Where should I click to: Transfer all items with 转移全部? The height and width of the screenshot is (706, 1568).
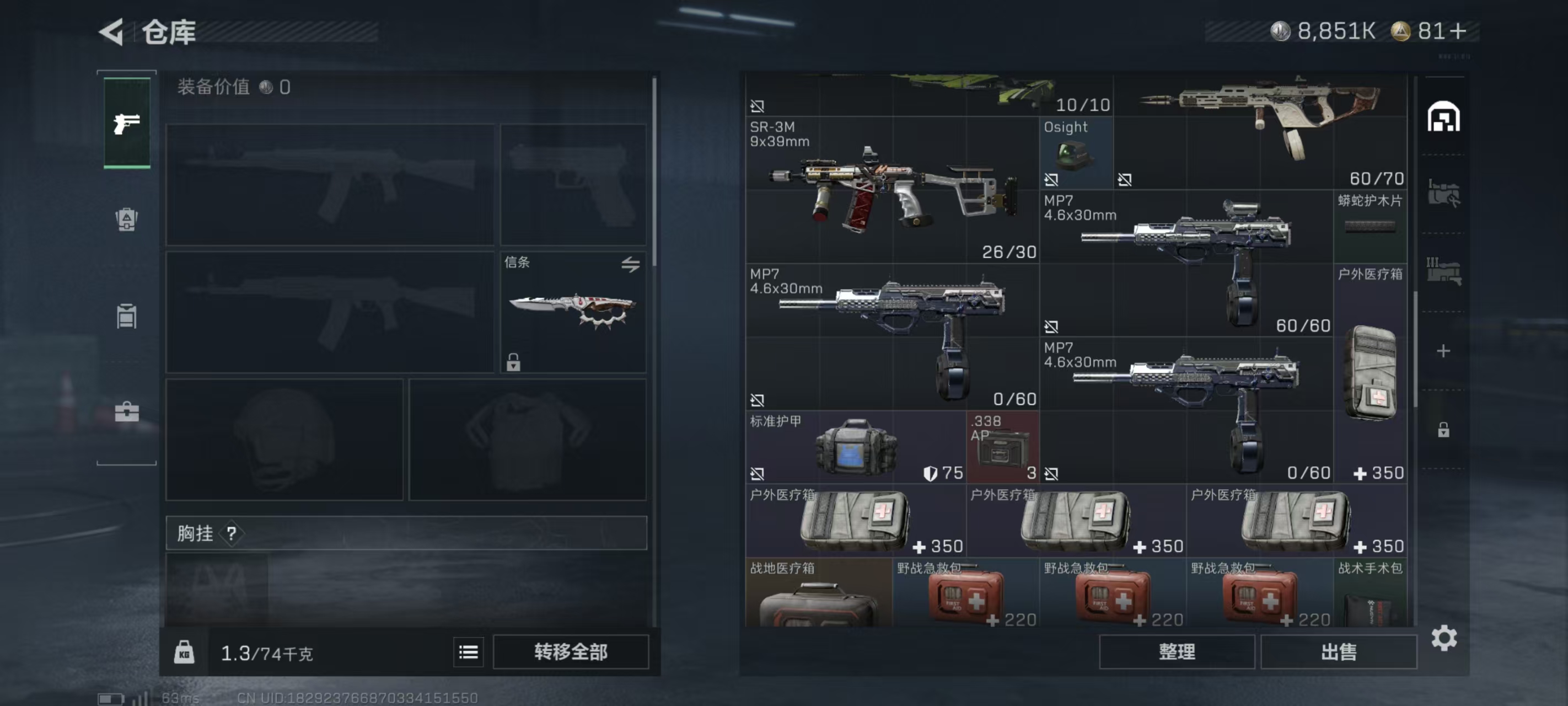coord(570,652)
